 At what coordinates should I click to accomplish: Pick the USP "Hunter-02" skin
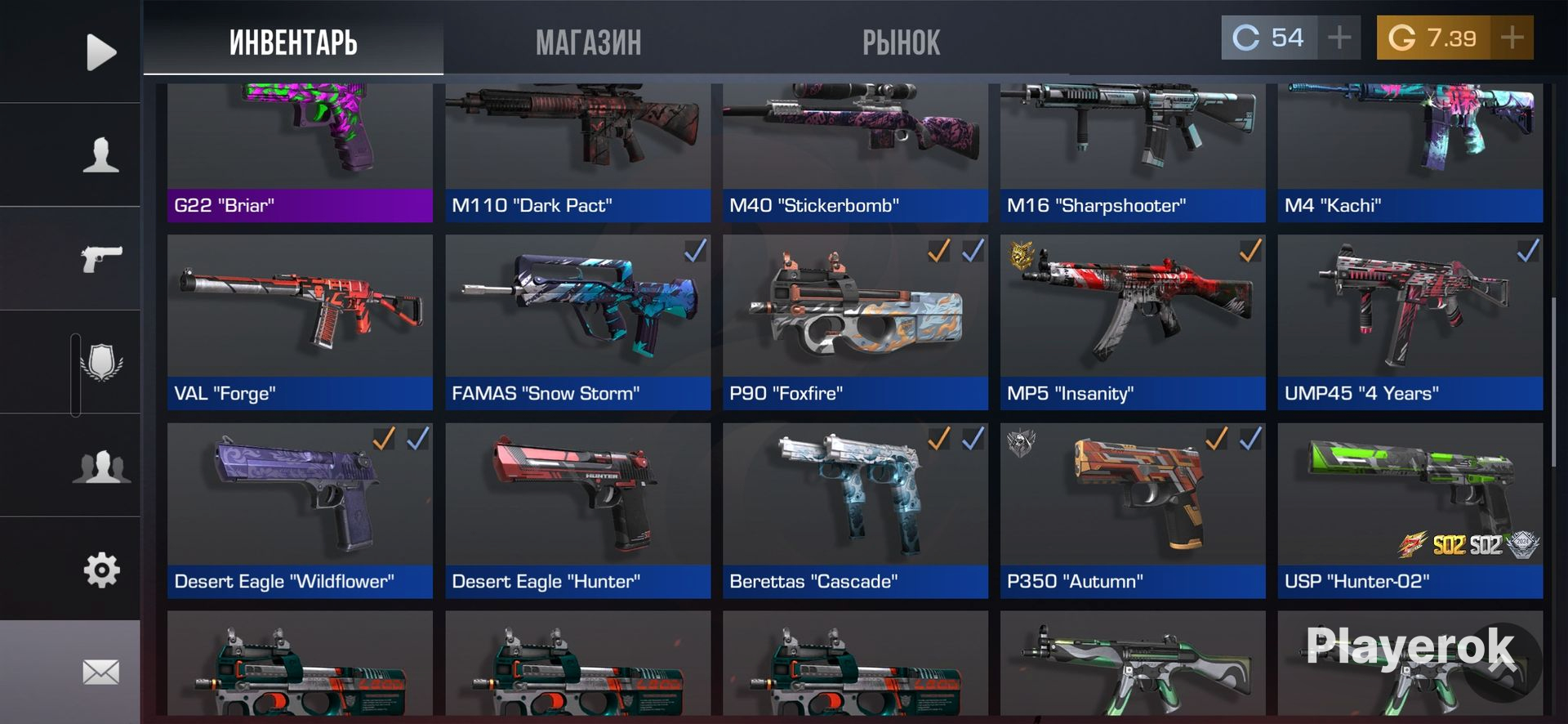[x=1410, y=511]
